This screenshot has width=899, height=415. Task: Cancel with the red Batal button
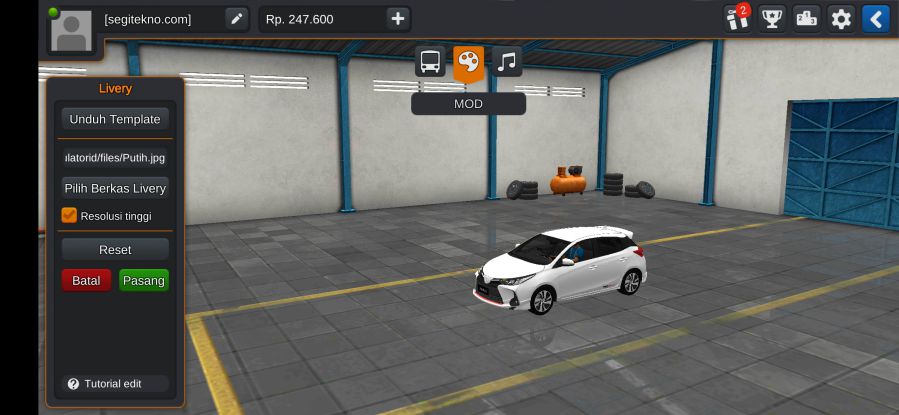[x=86, y=280]
